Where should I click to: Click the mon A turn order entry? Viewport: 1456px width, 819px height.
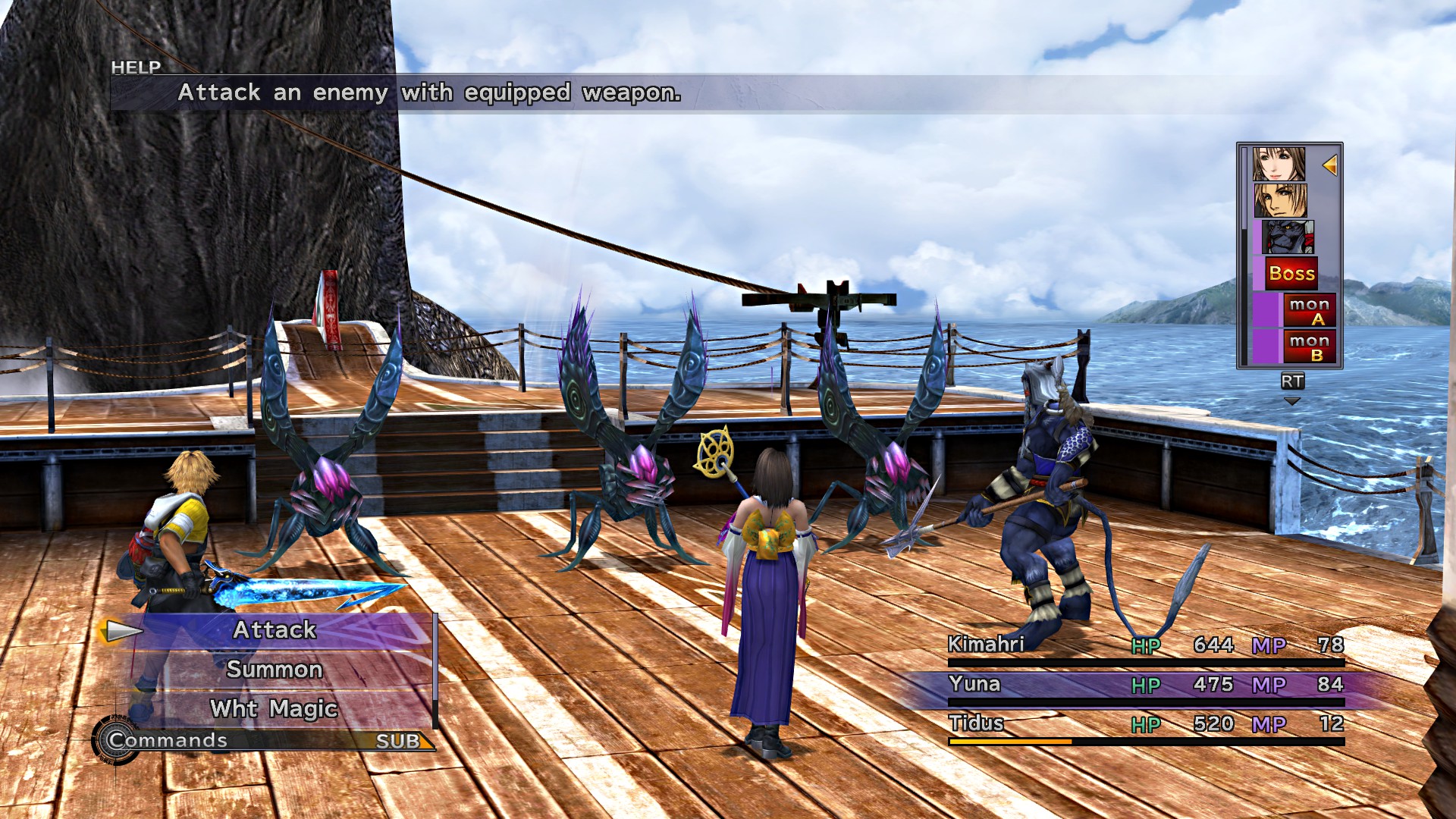pyautogui.click(x=1308, y=310)
